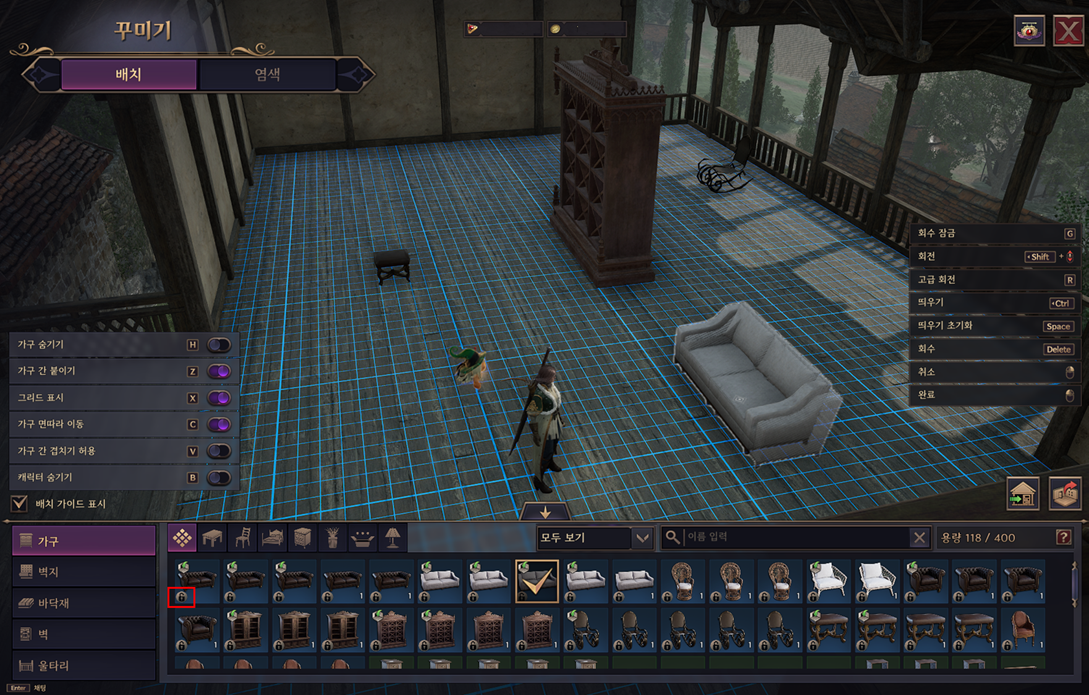Viewport: 1089px width, 695px height.
Task: Filter furniture by the chair icon
Action: click(x=242, y=538)
